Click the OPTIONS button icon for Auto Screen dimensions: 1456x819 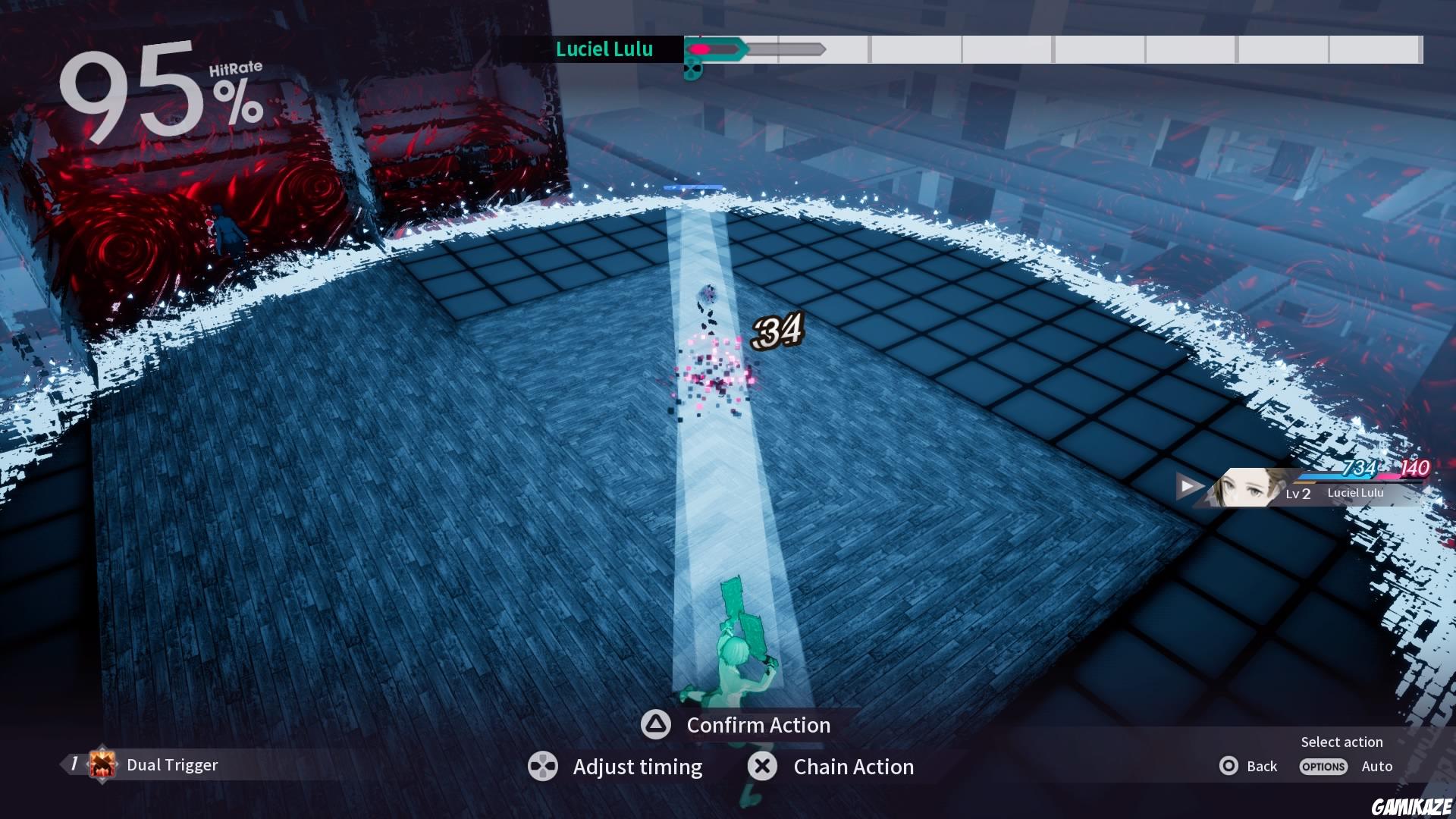(1323, 767)
